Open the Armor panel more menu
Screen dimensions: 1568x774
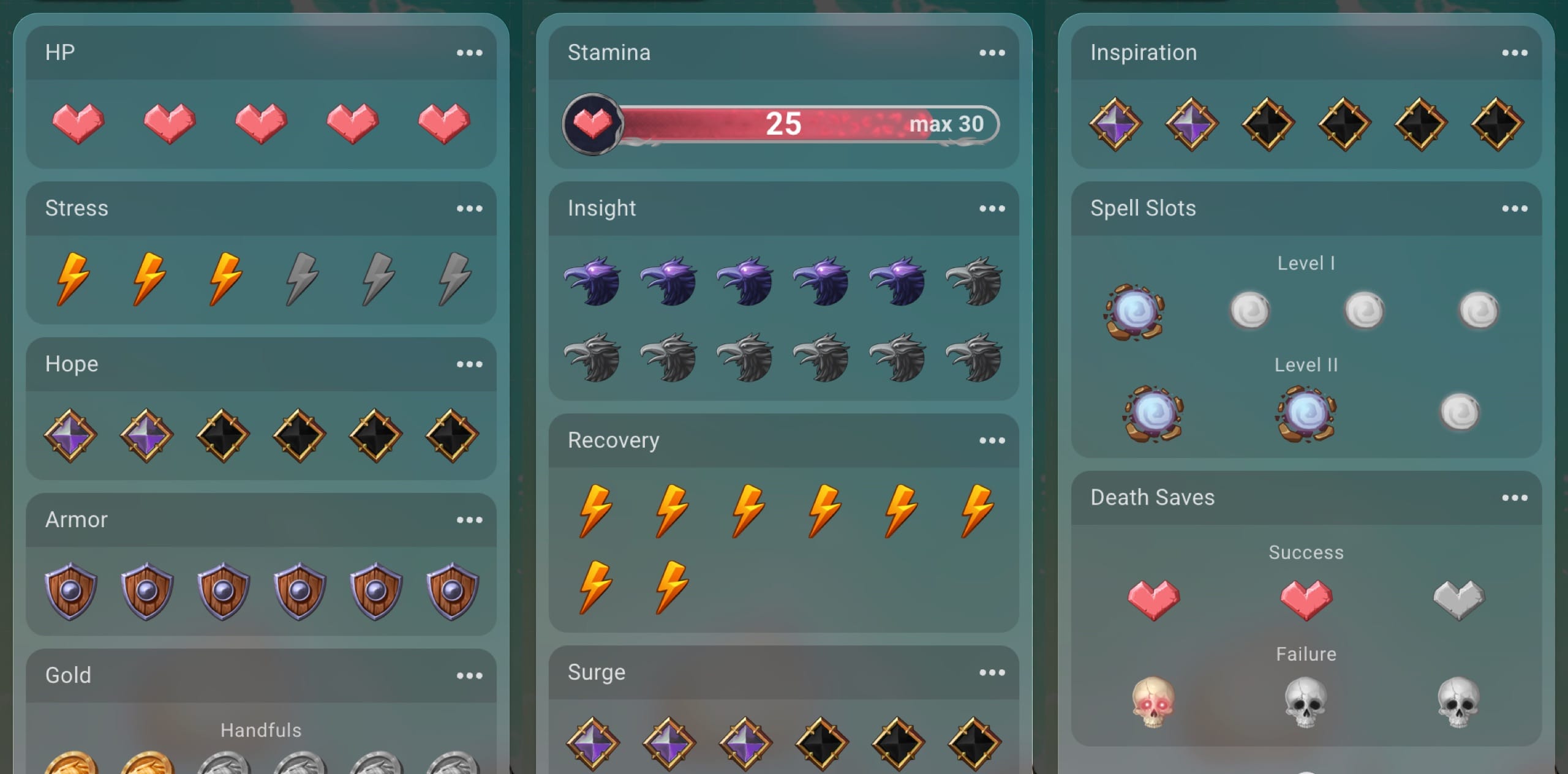tap(469, 520)
